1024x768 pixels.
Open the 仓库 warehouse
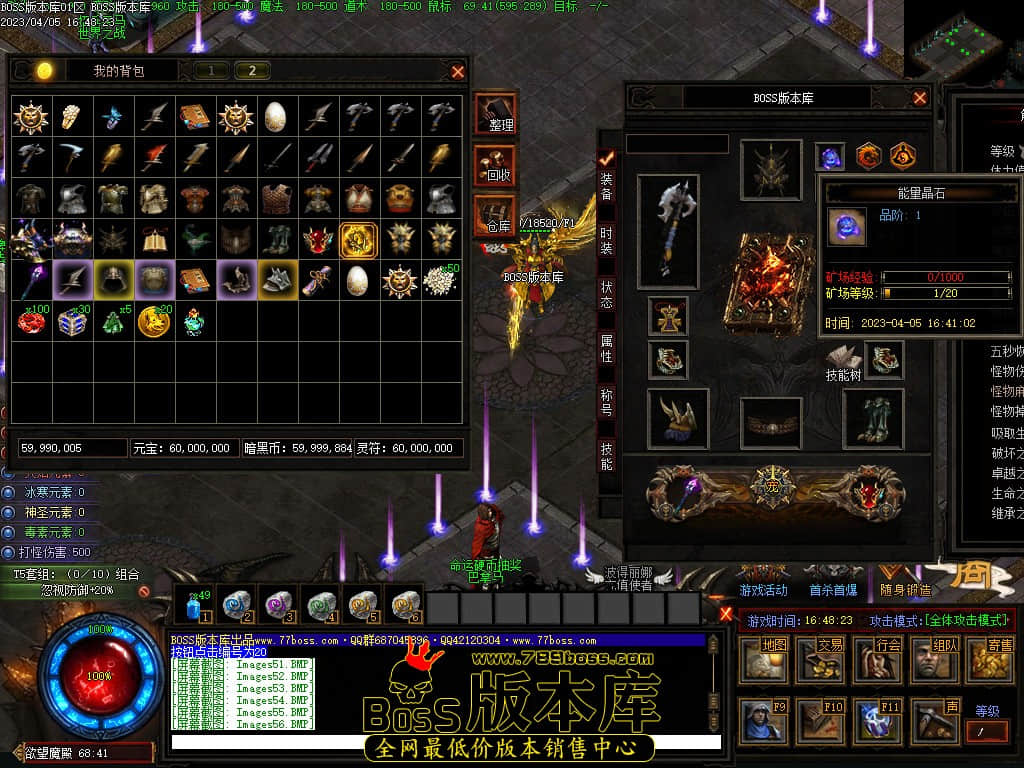point(495,216)
